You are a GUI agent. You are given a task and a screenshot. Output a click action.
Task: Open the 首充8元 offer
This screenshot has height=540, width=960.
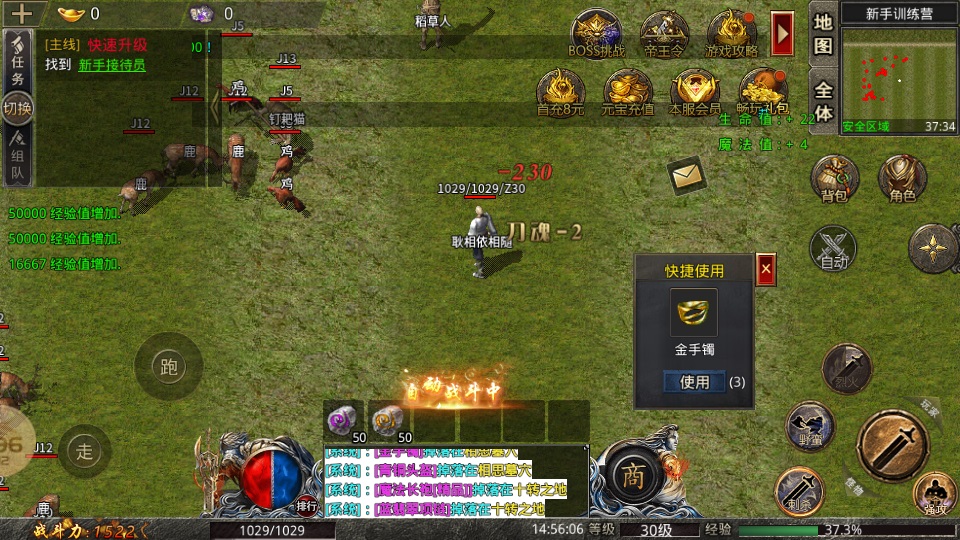point(560,91)
